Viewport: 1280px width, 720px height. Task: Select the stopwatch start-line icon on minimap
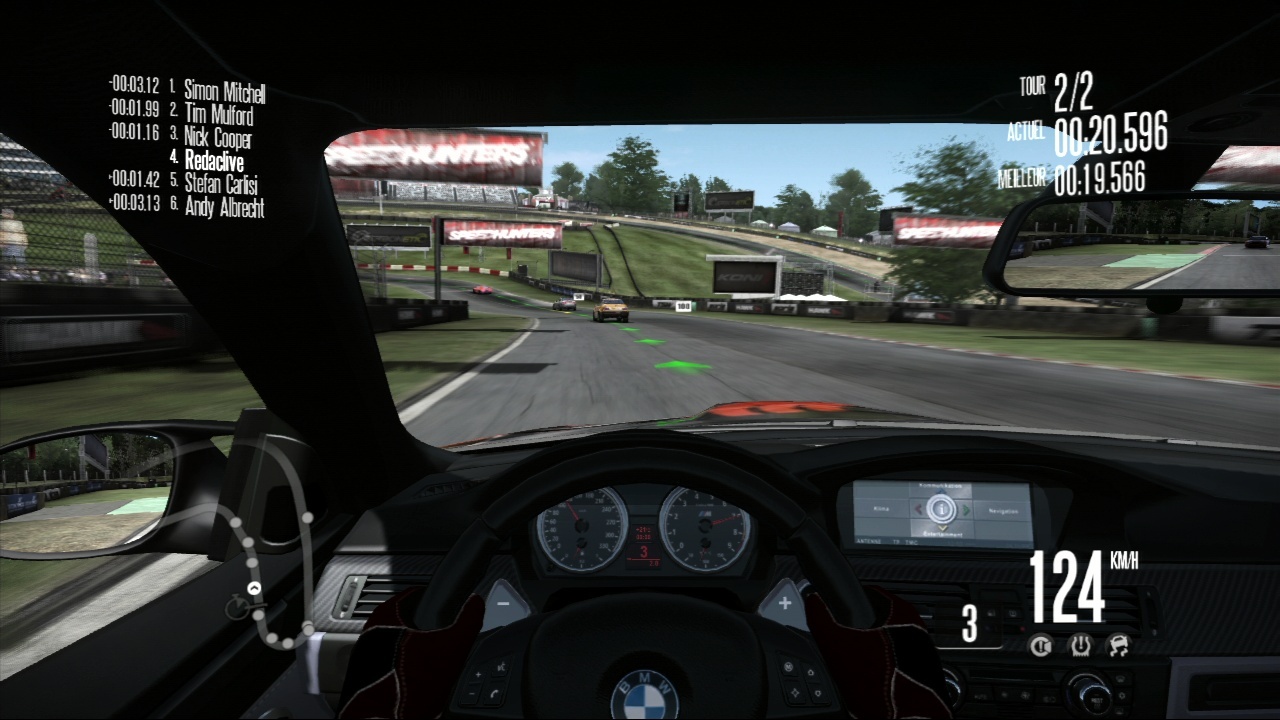238,607
